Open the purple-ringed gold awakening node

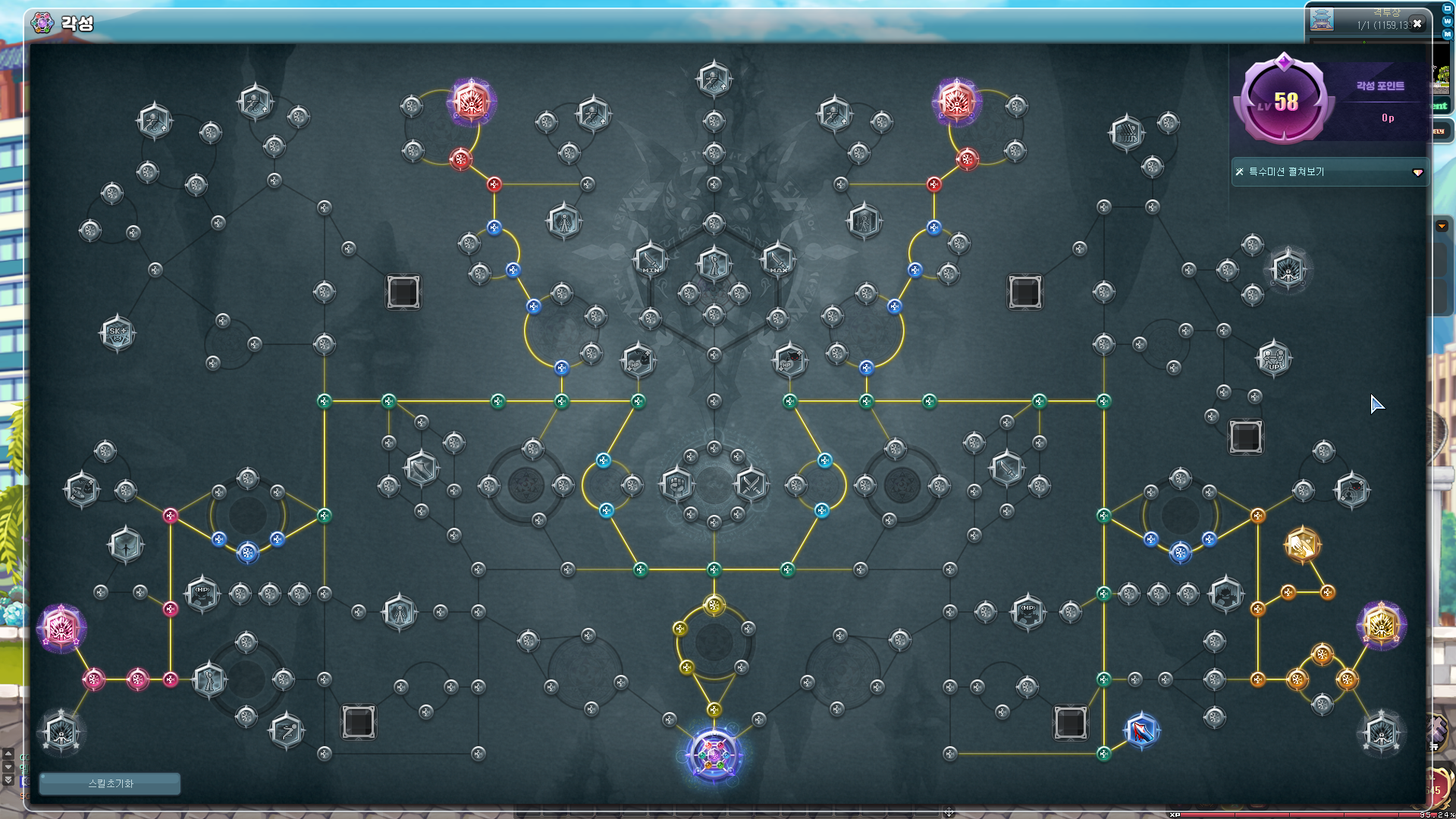[x=1381, y=626]
